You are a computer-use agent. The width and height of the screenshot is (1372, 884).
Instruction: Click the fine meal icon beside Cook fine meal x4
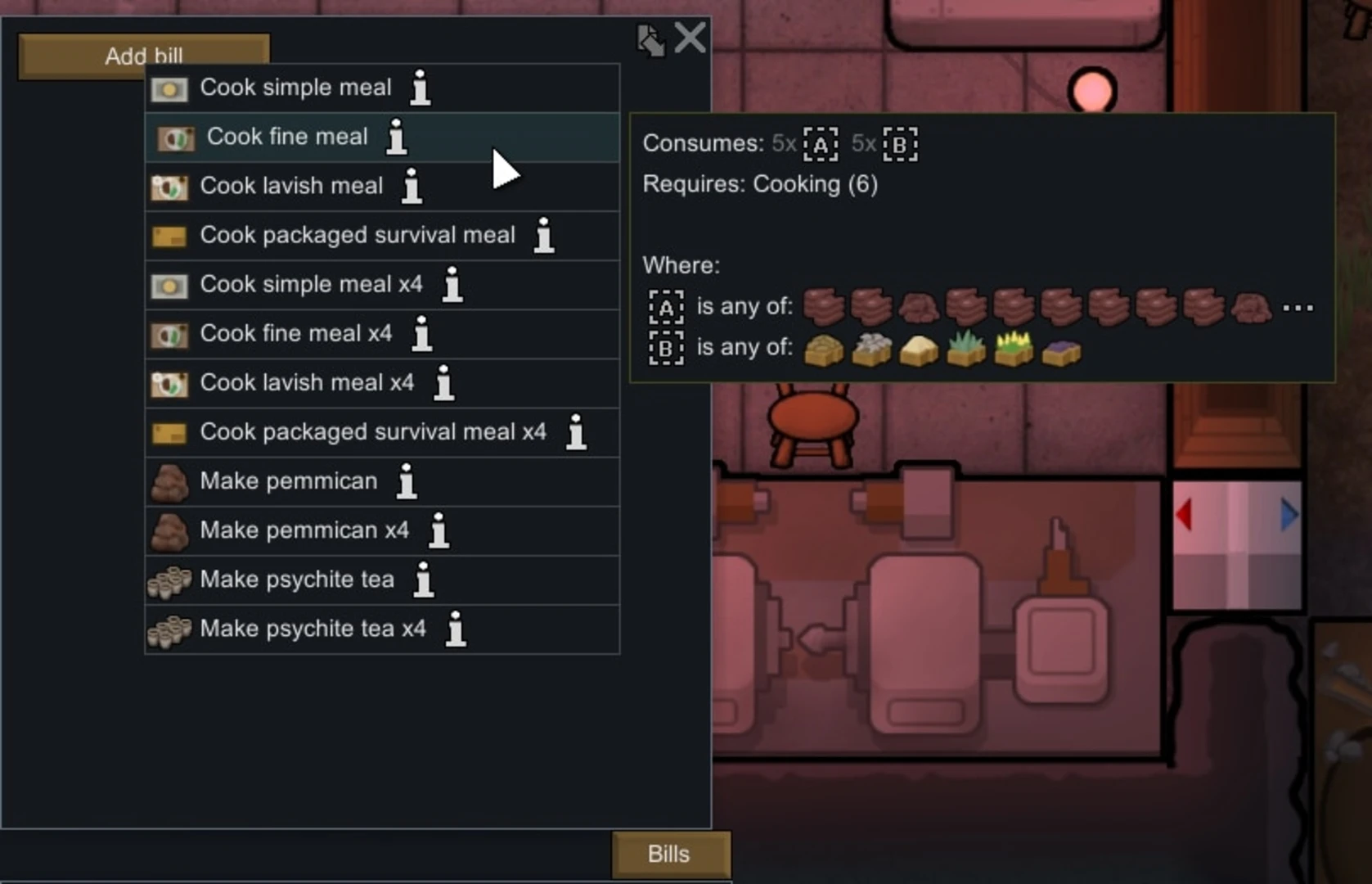(169, 335)
